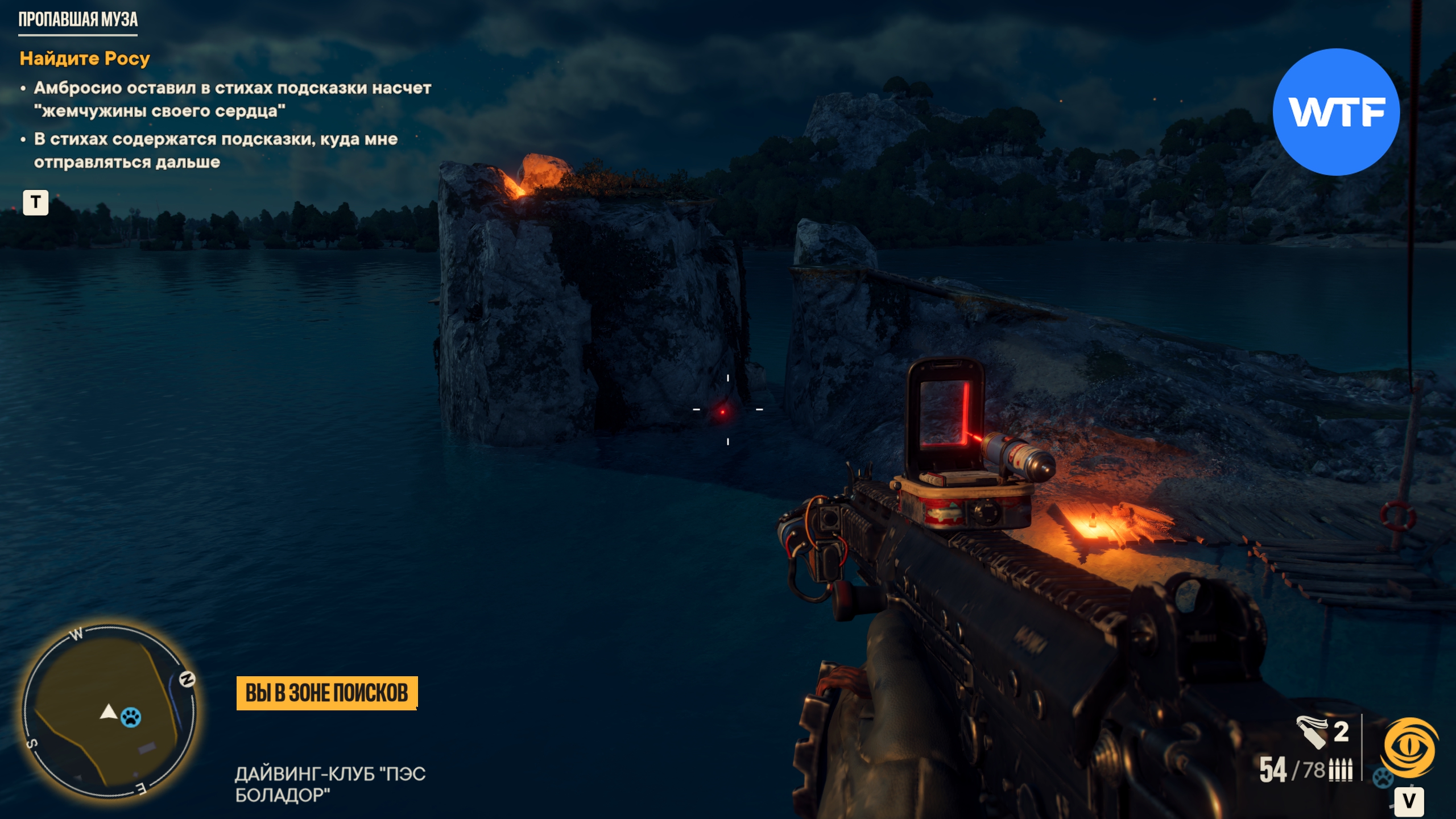Select the small amigo paw icon
The image size is (1456, 819).
coord(1382,777)
